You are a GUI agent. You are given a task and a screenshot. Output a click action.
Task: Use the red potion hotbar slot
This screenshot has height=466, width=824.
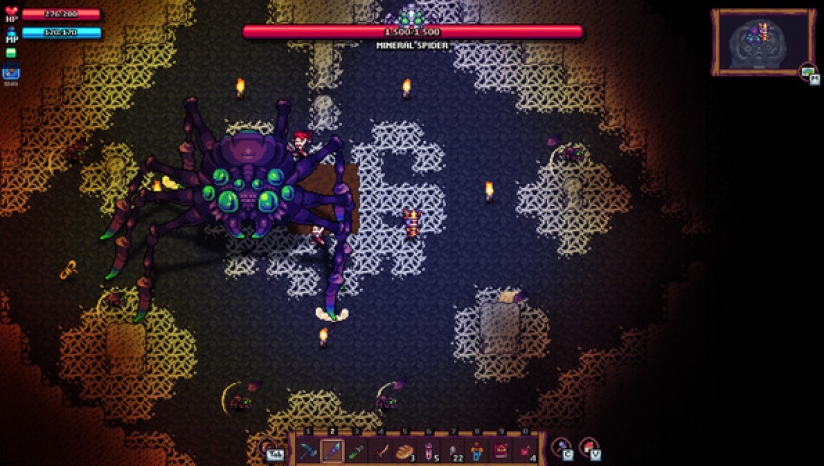(x=428, y=451)
